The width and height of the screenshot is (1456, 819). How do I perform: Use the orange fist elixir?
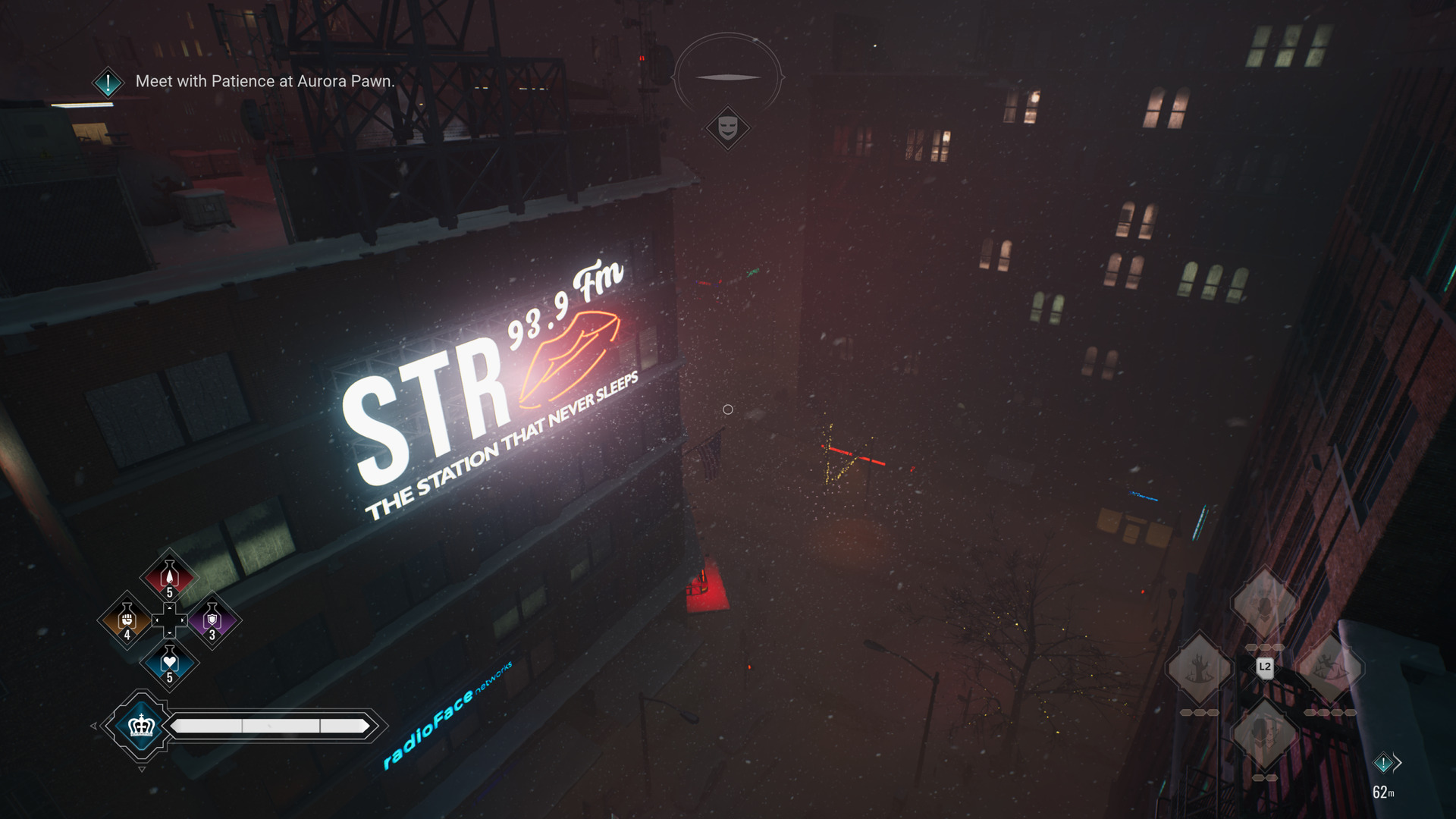tap(127, 620)
